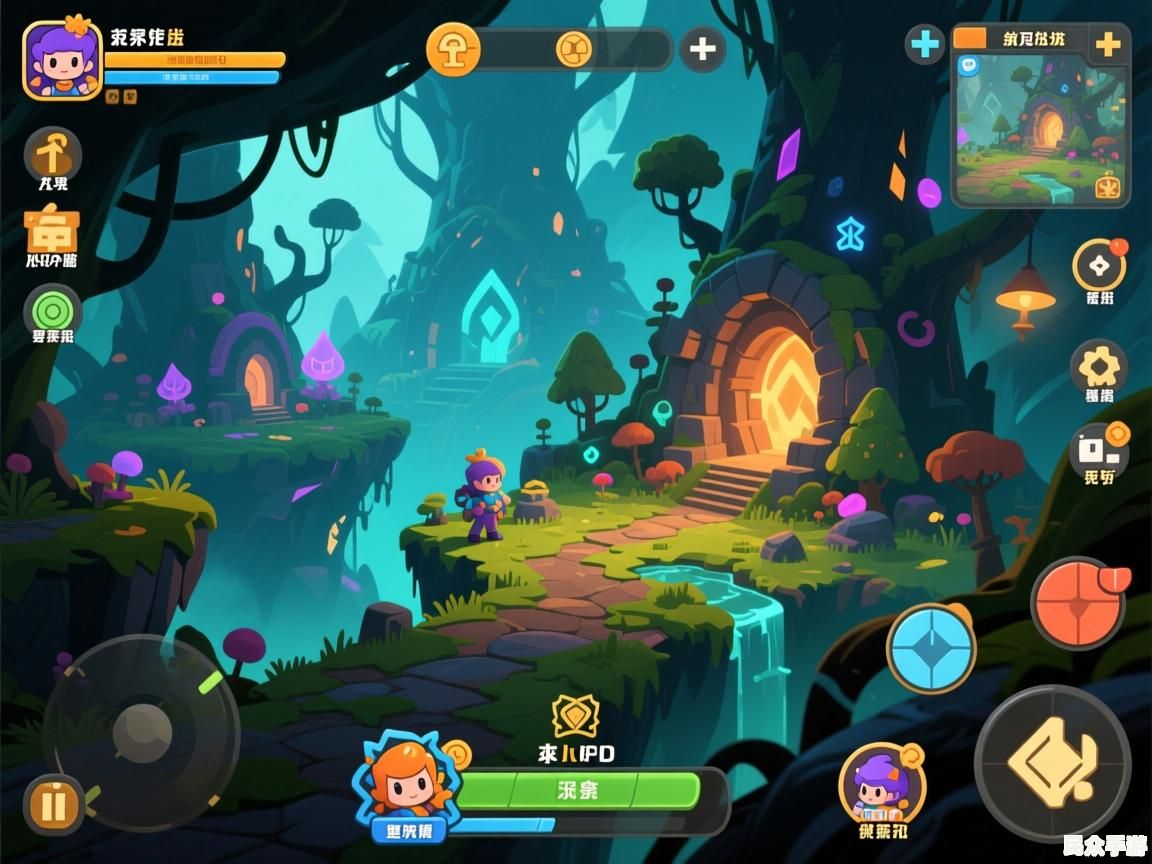
Task: Open the orange gift box shop
Action: 51,231
